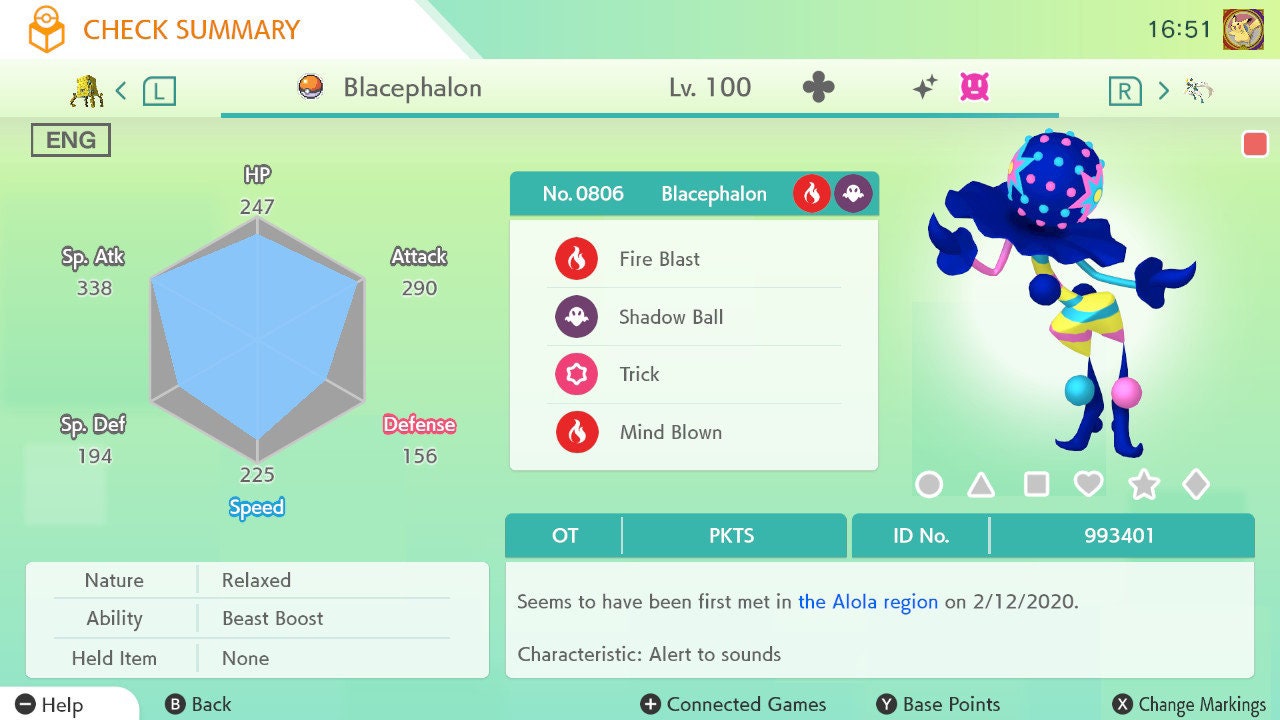The image size is (1280, 720).
Task: Toggle the star marking
Action: tap(1143, 485)
